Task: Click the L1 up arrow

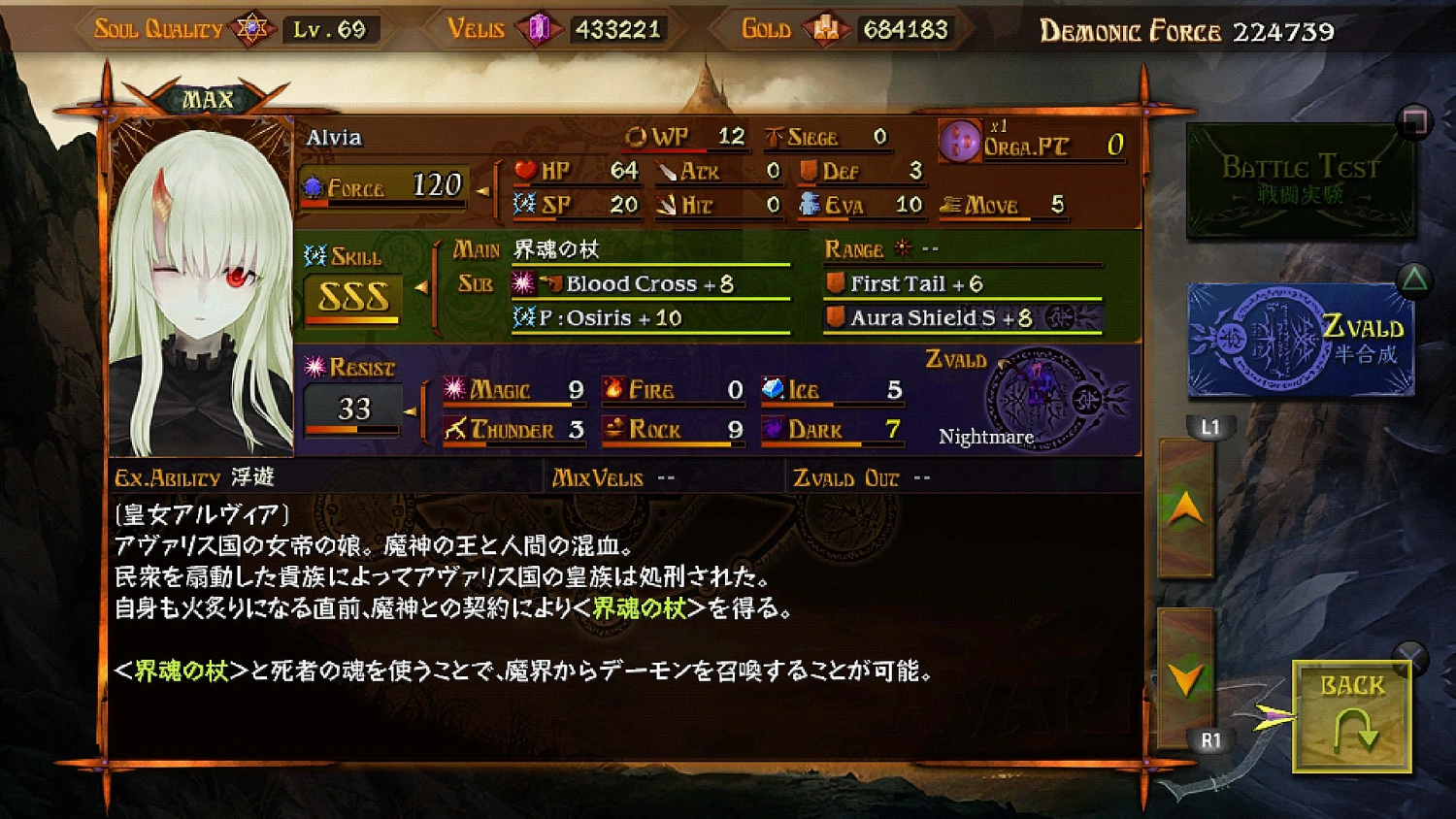Action: point(1185,507)
